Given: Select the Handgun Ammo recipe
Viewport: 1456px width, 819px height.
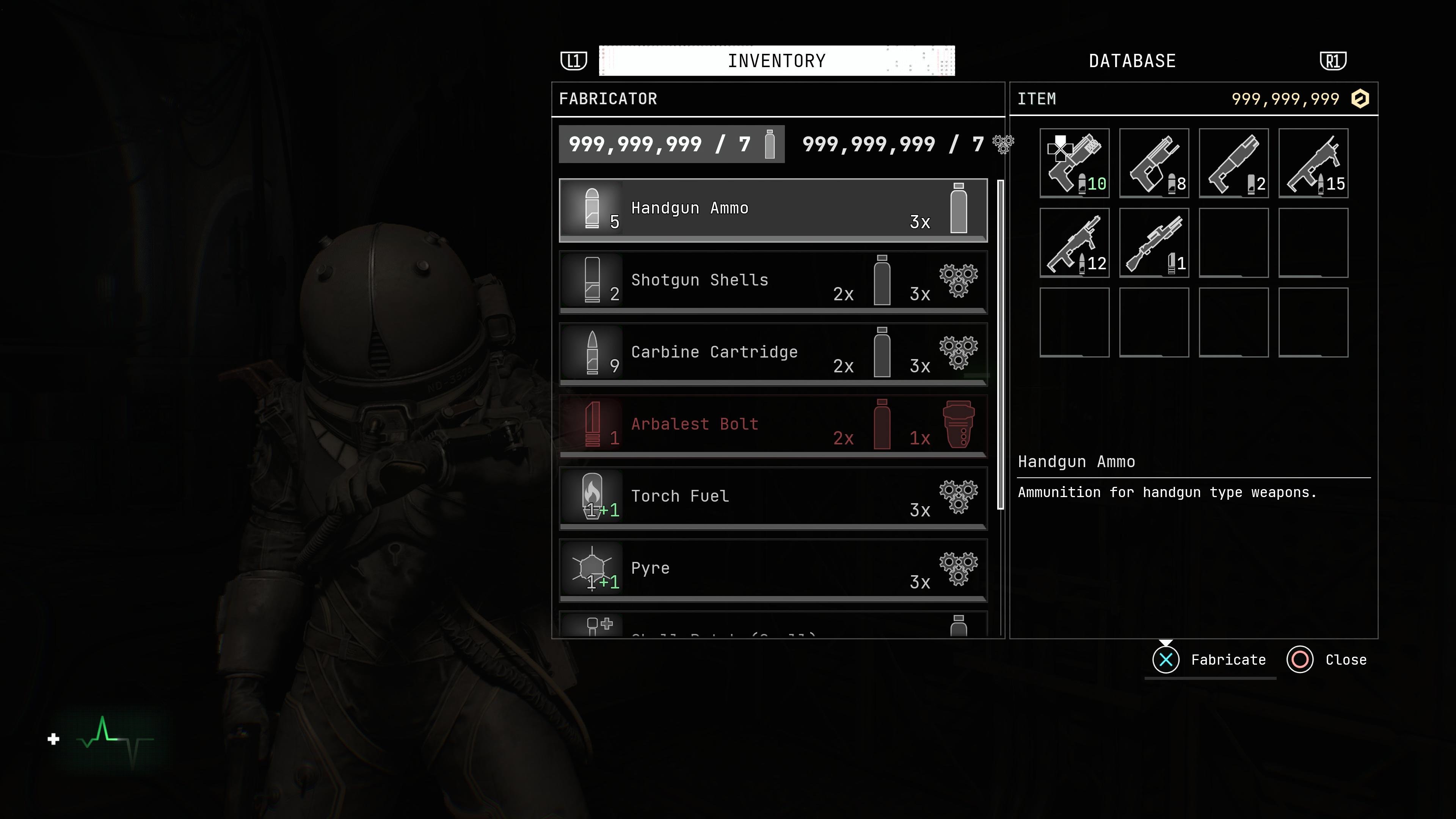Looking at the screenshot, I should (x=773, y=210).
